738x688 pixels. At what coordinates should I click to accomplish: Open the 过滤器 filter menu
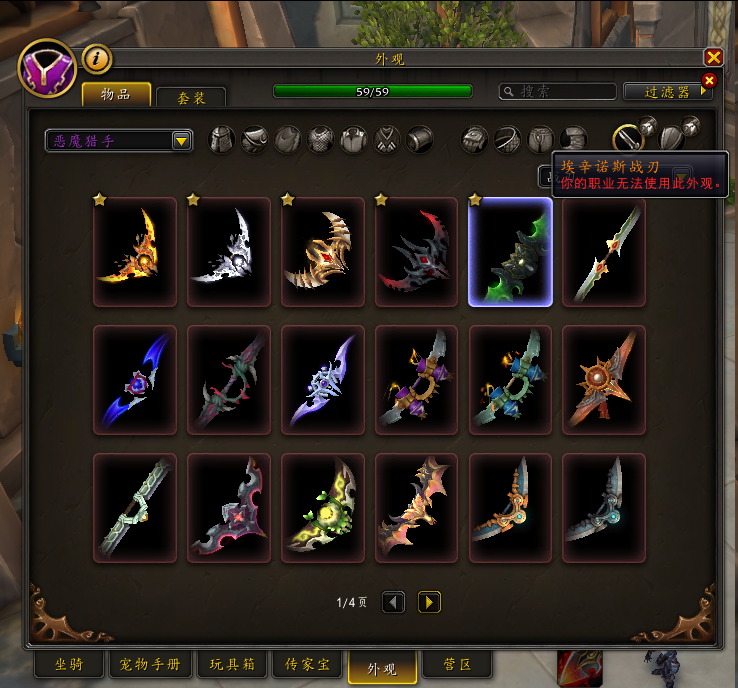point(668,91)
